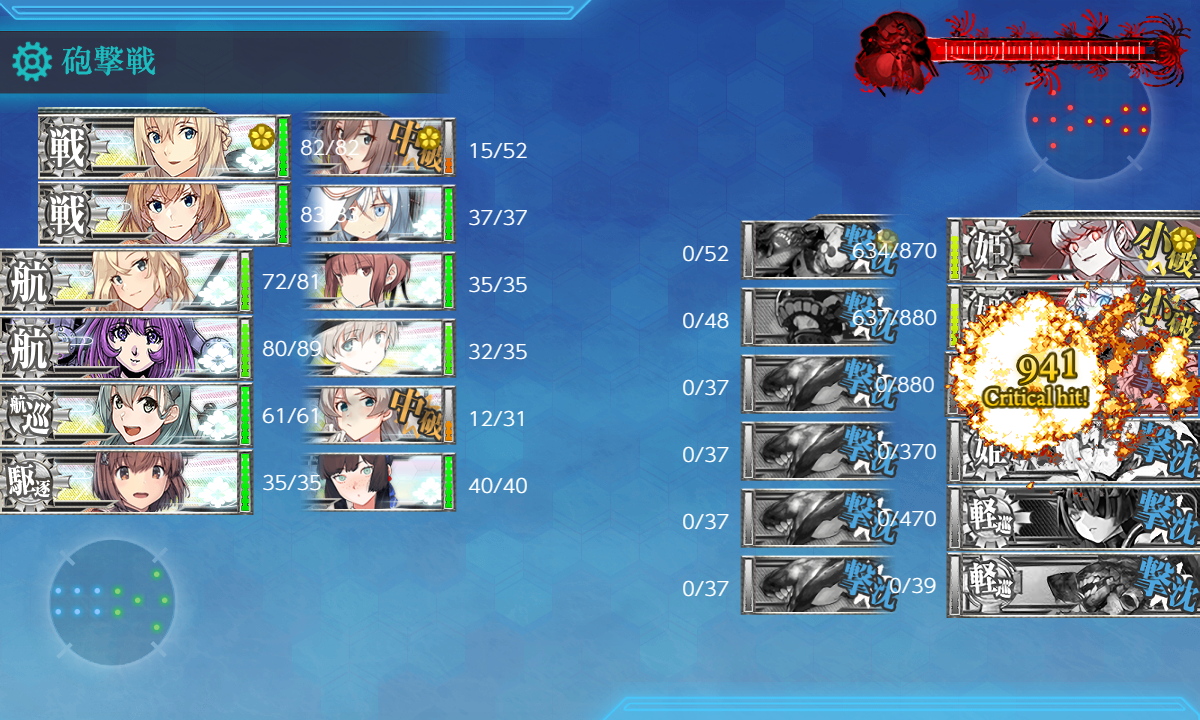
Task: Select the purple-haired carrier ship card
Action: (125, 348)
